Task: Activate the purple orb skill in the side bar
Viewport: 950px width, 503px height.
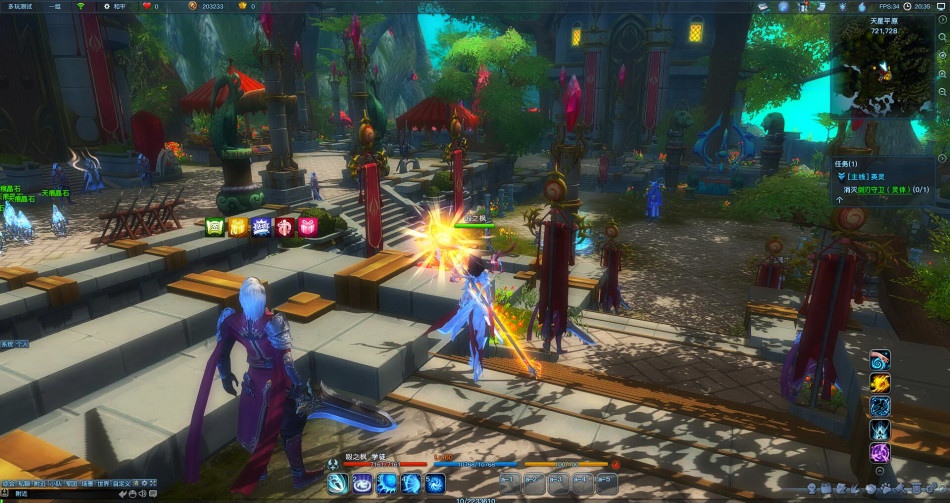Action: tap(880, 452)
